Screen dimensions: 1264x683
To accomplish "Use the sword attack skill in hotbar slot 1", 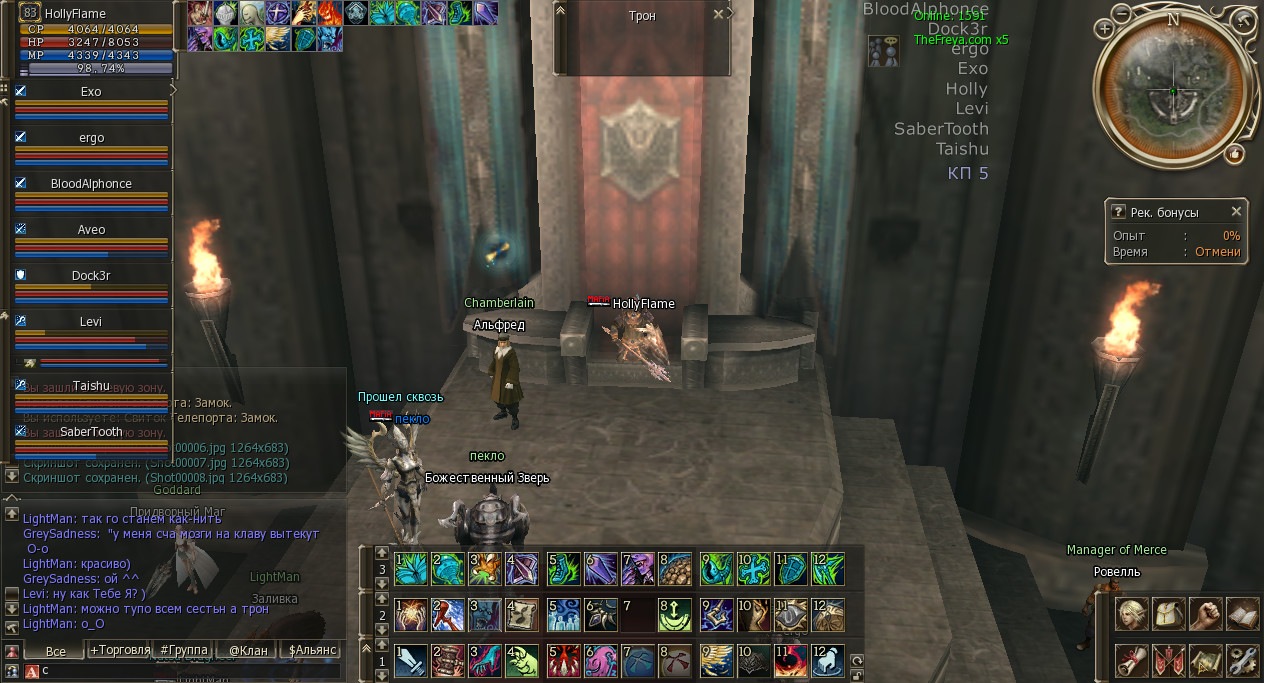I will point(411,662).
